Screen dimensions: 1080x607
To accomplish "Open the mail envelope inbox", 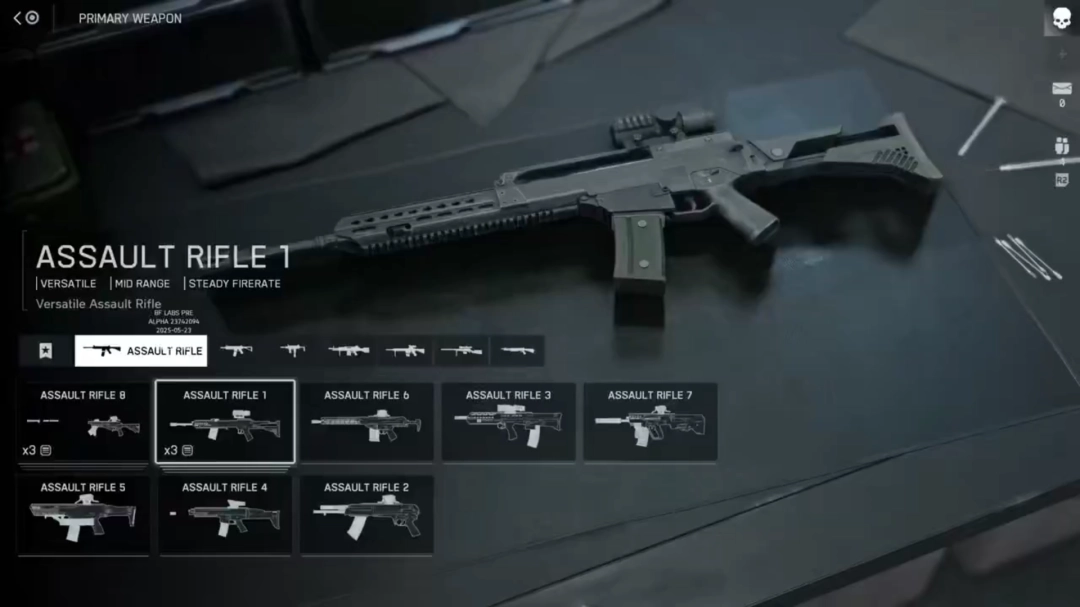I will pyautogui.click(x=1061, y=89).
